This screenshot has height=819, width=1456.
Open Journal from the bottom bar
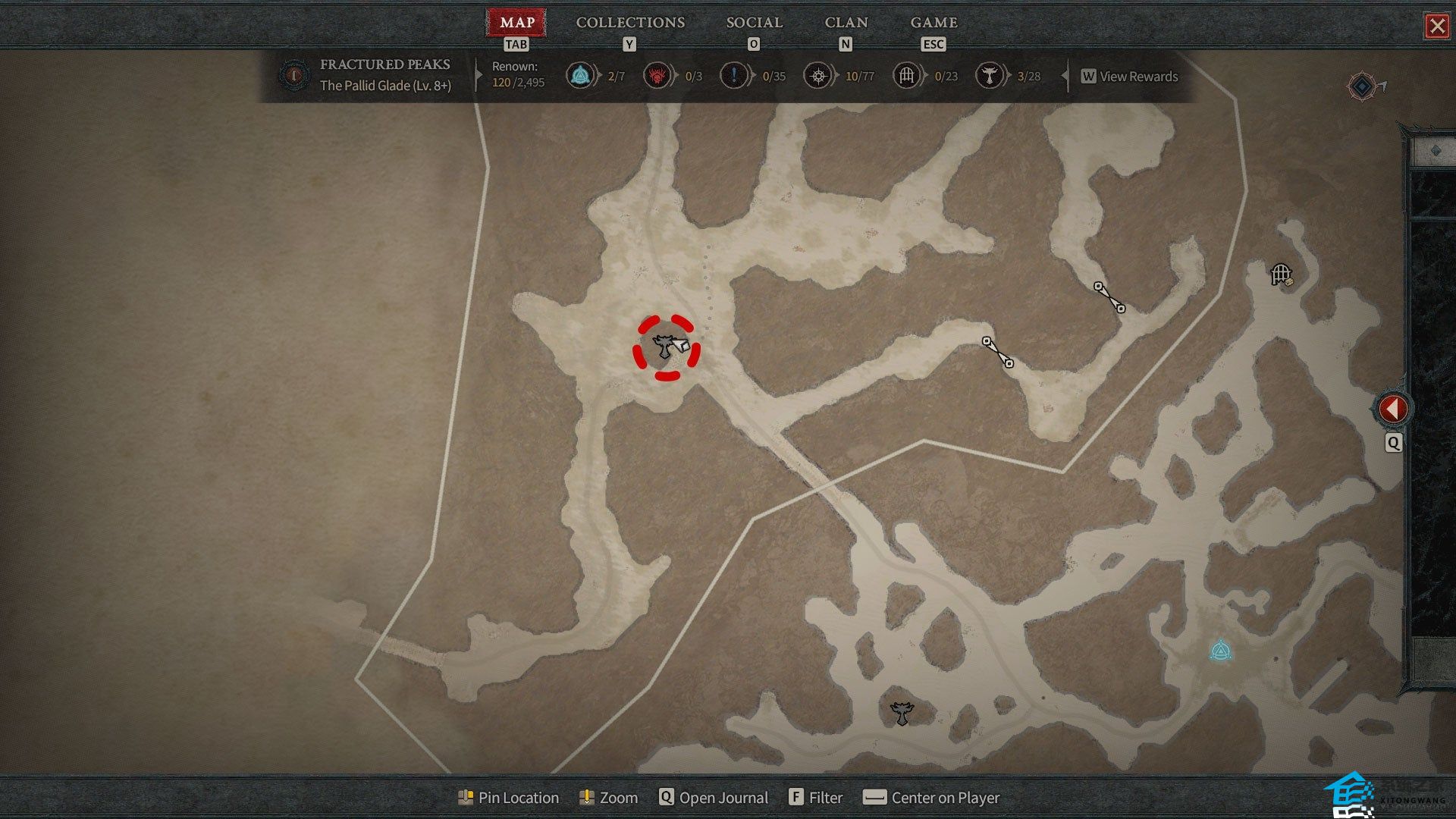pyautogui.click(x=714, y=798)
